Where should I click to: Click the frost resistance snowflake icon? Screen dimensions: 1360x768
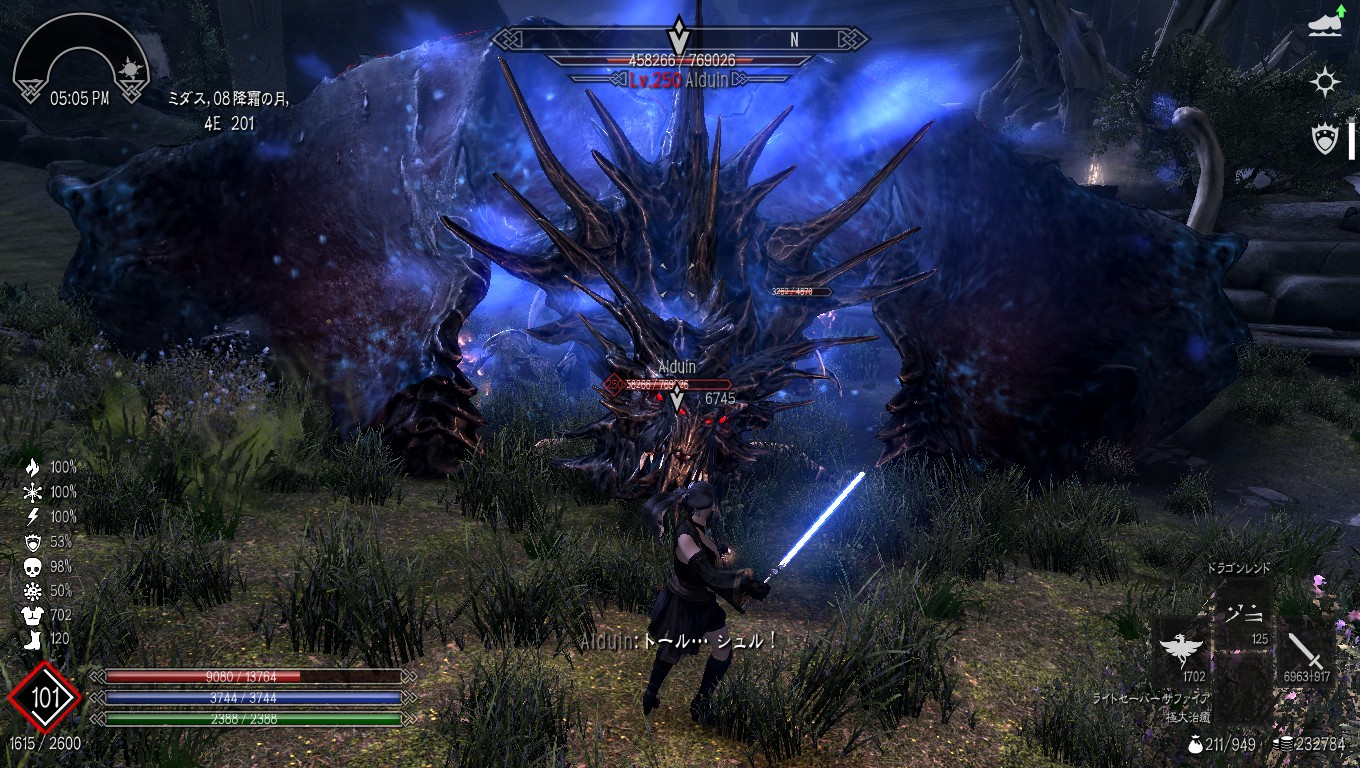32,492
